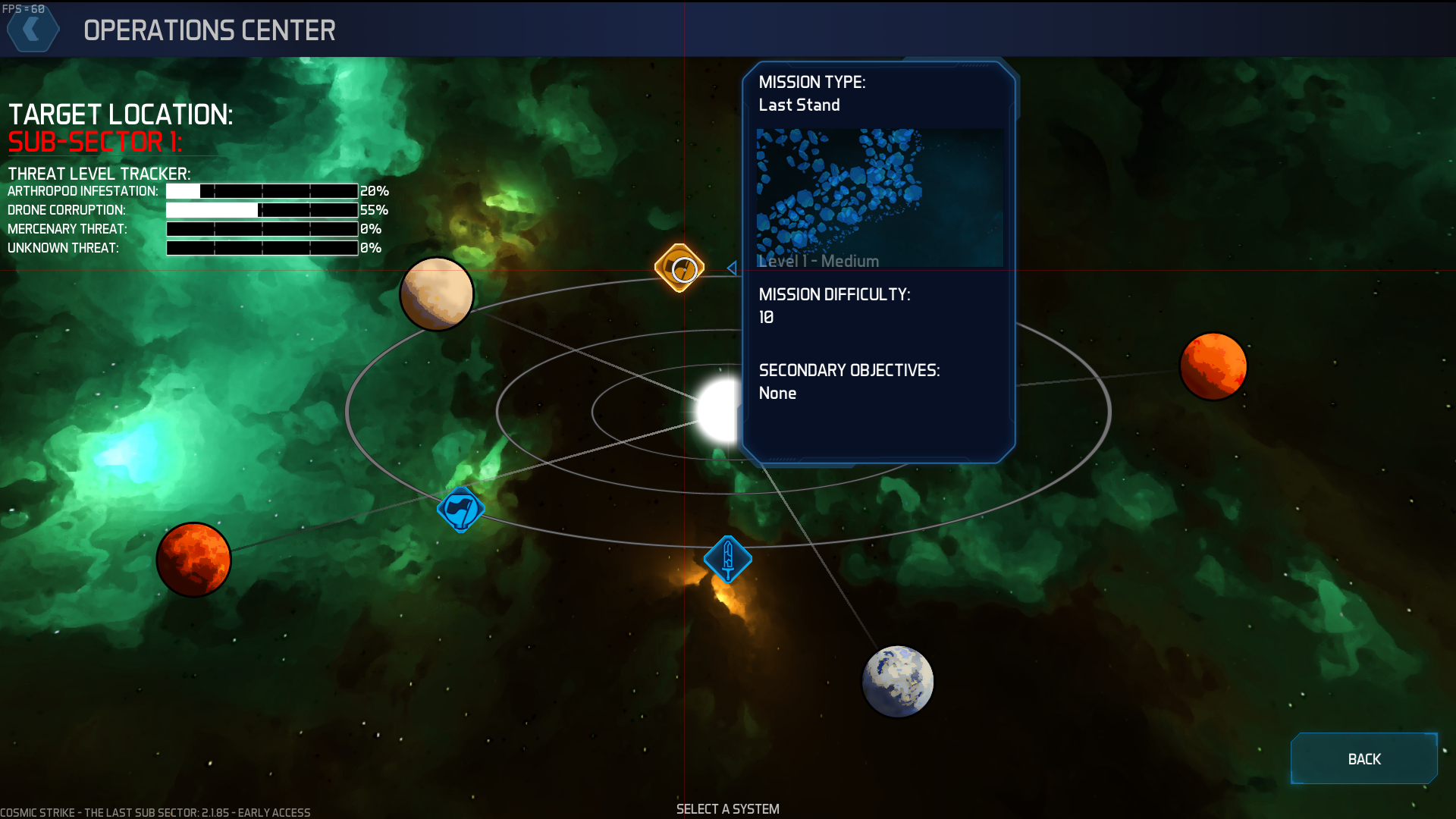Collapse the mission panel via its triangle arrow
The image size is (1456, 819).
pyautogui.click(x=730, y=267)
